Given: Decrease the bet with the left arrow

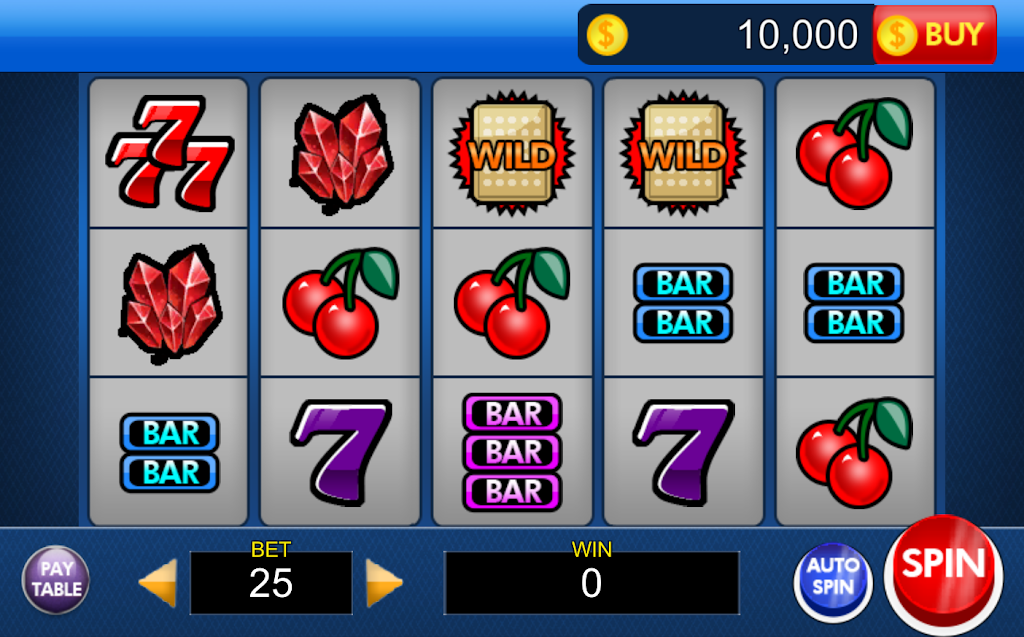Looking at the screenshot, I should [x=158, y=582].
